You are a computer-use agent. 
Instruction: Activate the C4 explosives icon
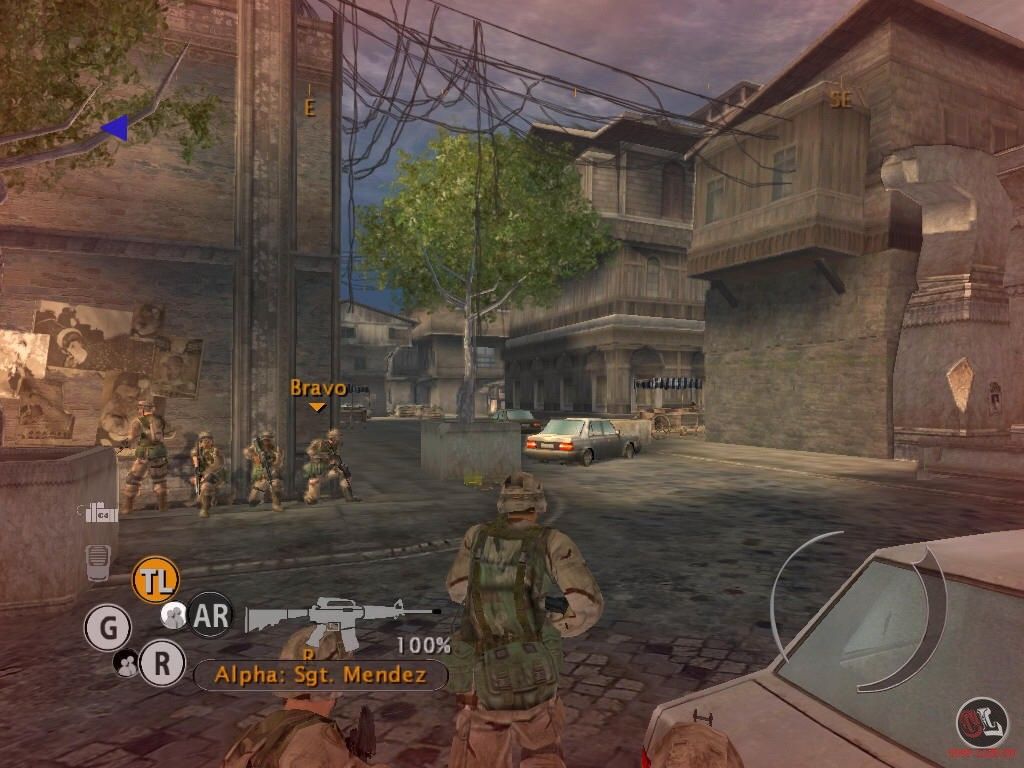101,513
